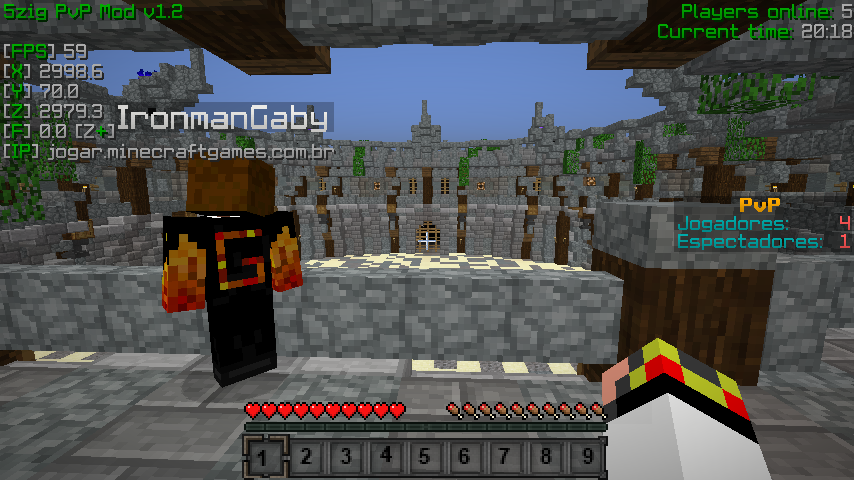Switch to the slot numbered 7

505,458
